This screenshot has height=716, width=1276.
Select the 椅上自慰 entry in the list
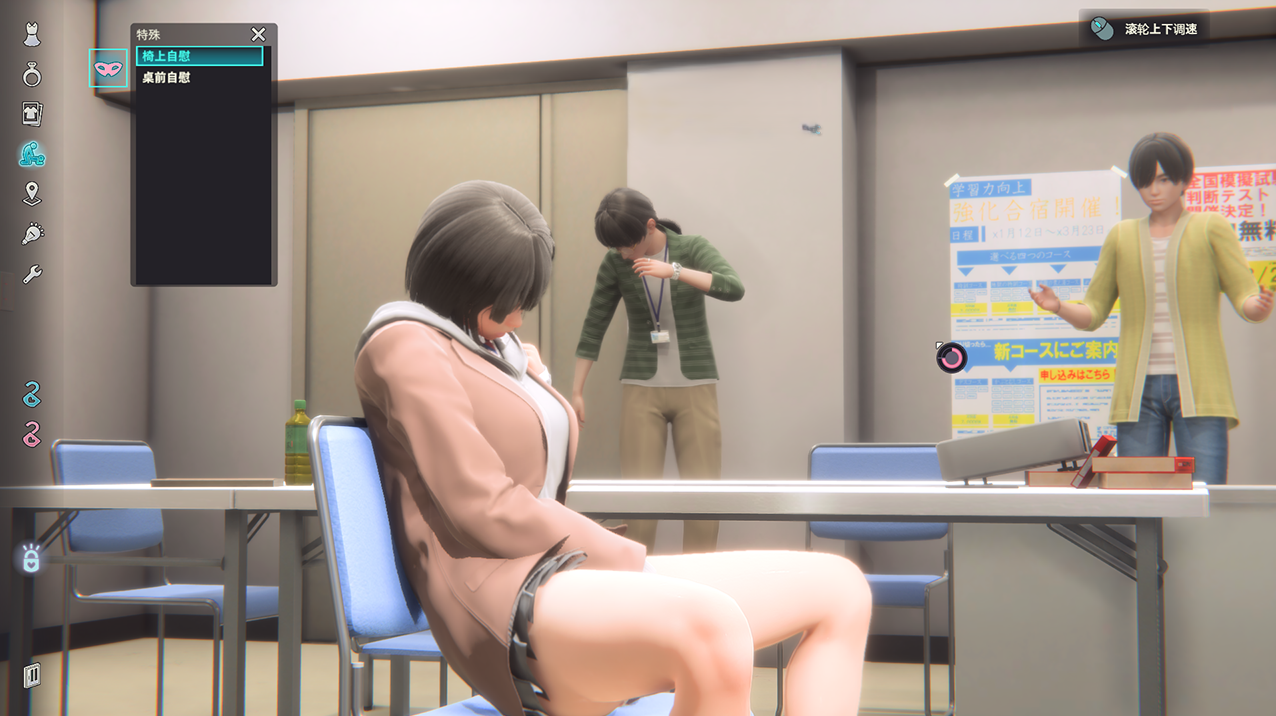(199, 56)
